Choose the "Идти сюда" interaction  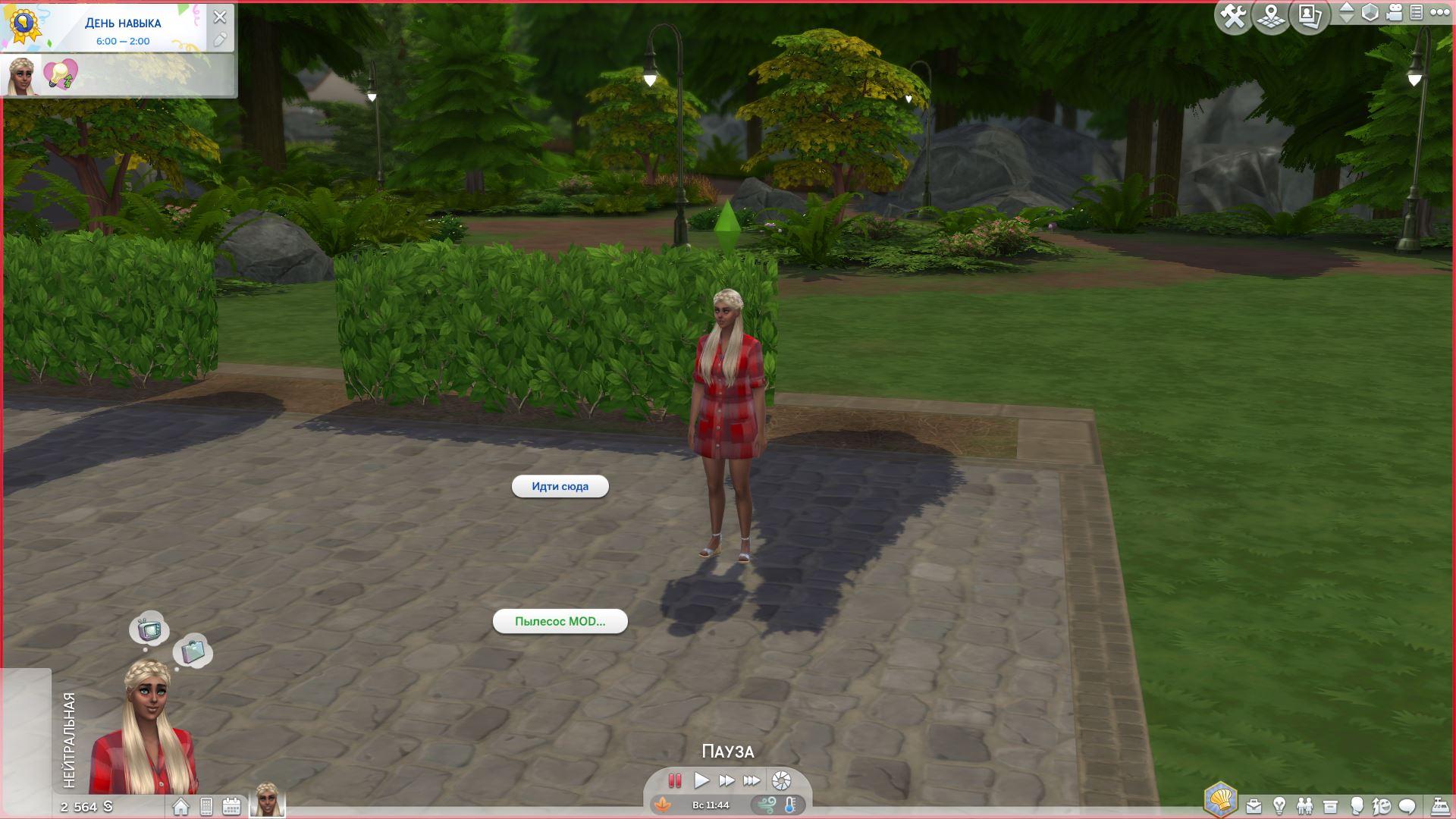click(560, 487)
